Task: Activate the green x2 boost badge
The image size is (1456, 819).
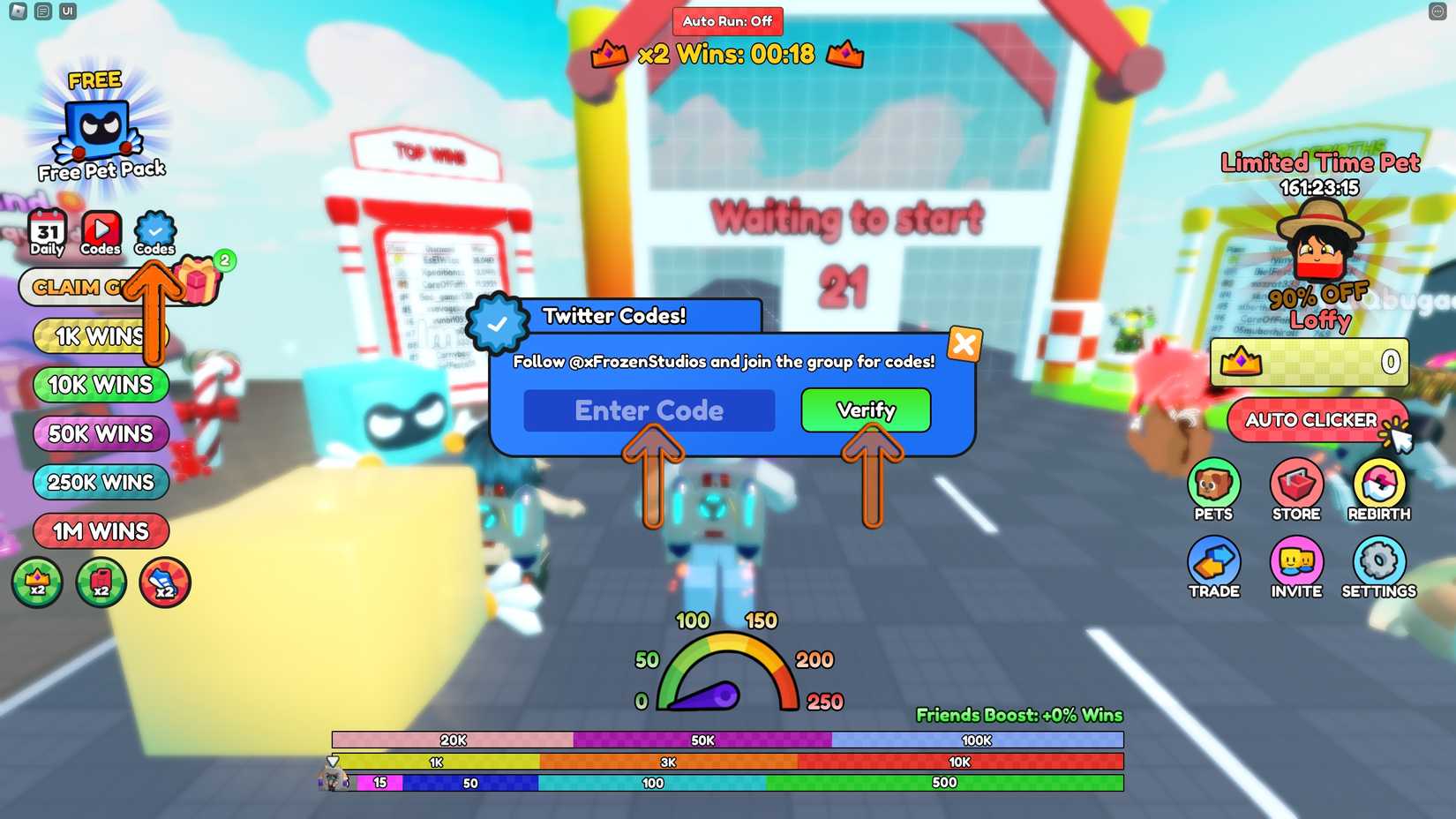Action: 37,582
